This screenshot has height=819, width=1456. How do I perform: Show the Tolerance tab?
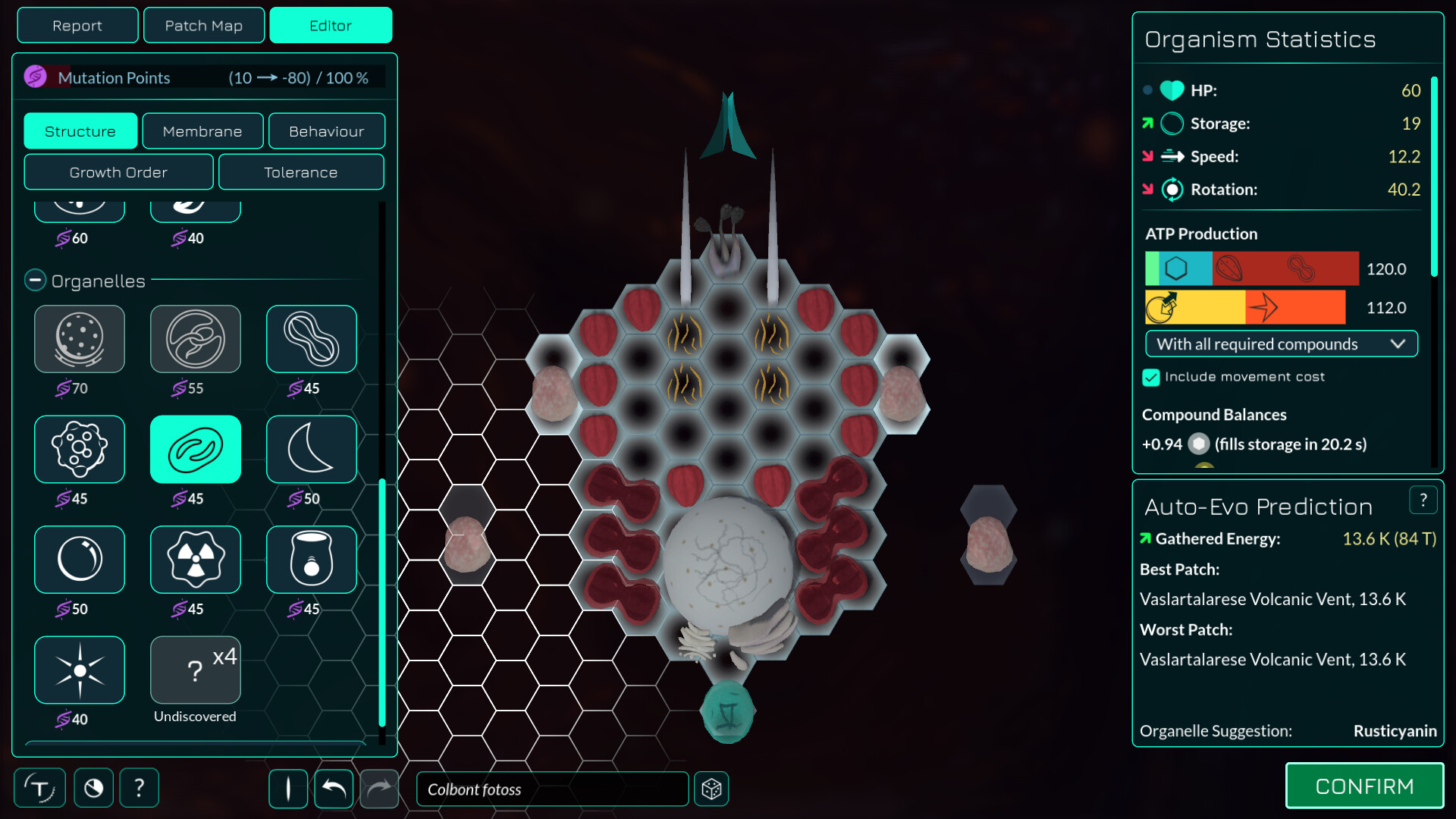click(x=300, y=172)
